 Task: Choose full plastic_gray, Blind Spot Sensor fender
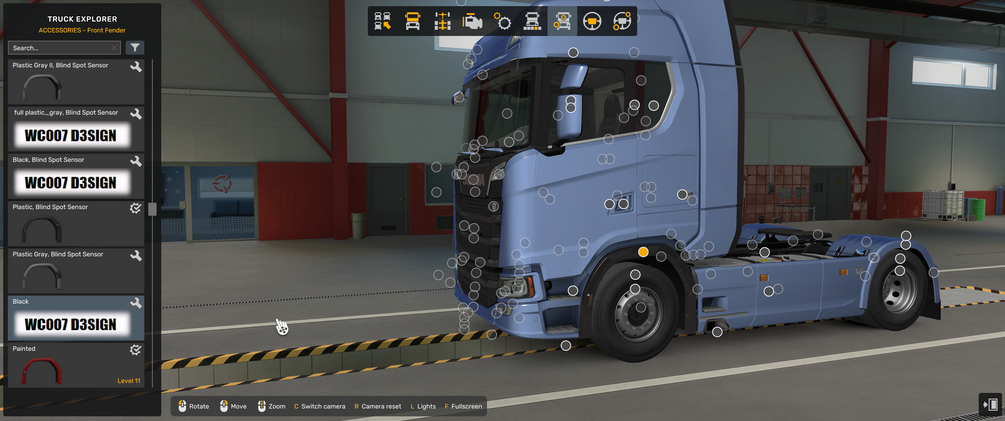tap(76, 128)
